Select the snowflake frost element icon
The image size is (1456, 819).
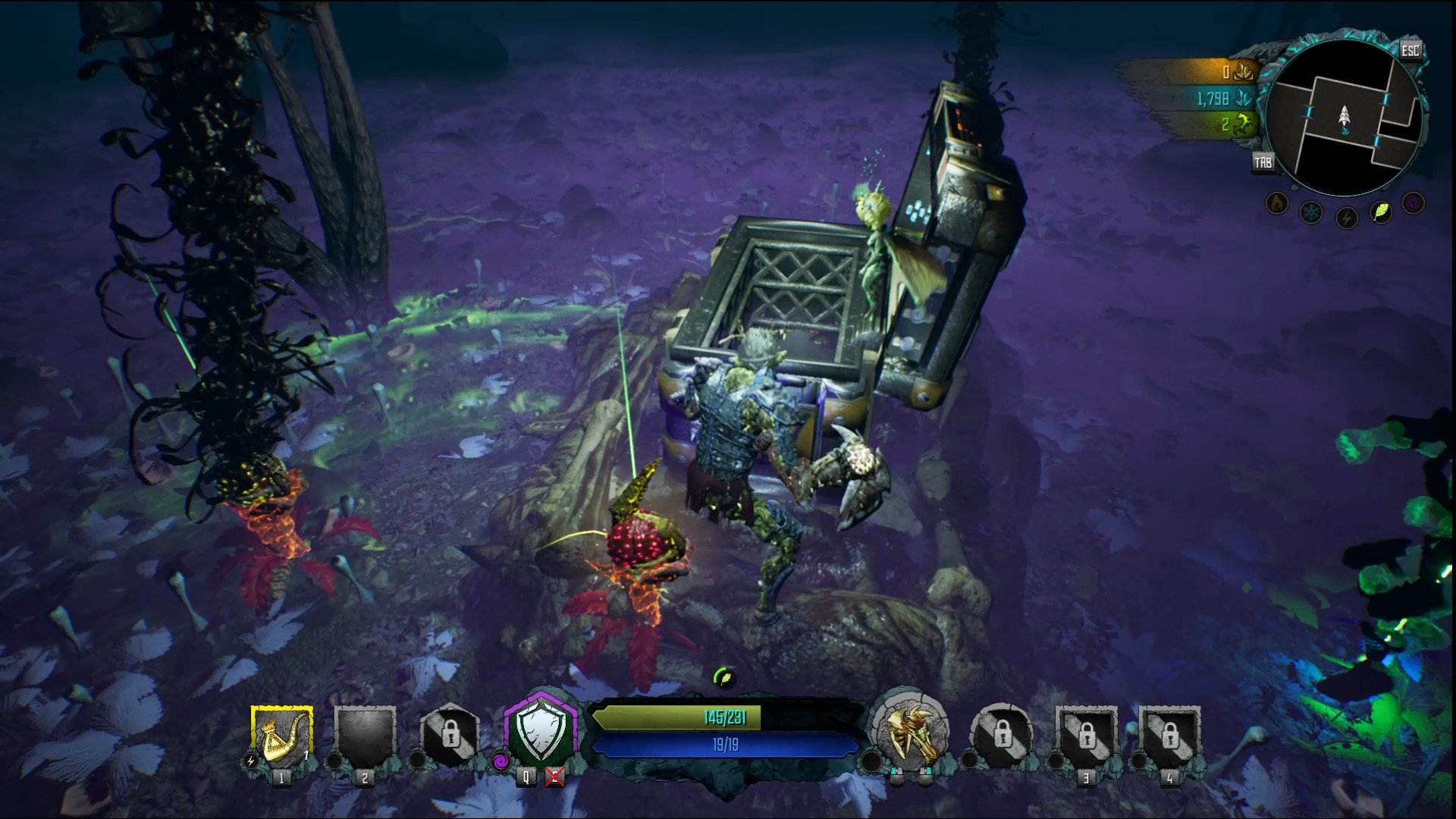pyautogui.click(x=1311, y=211)
